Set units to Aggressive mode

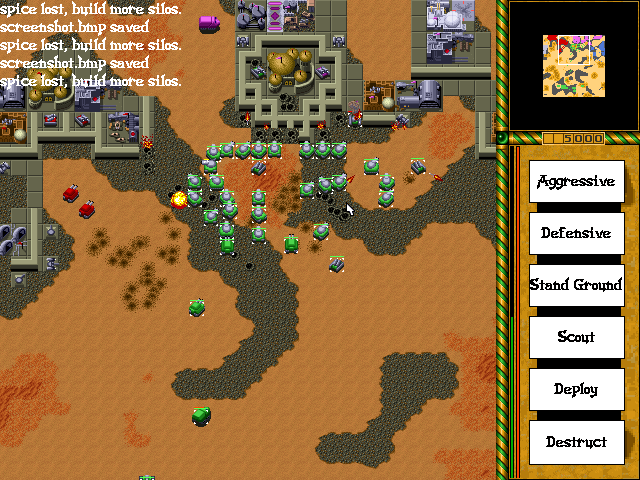[x=576, y=181]
